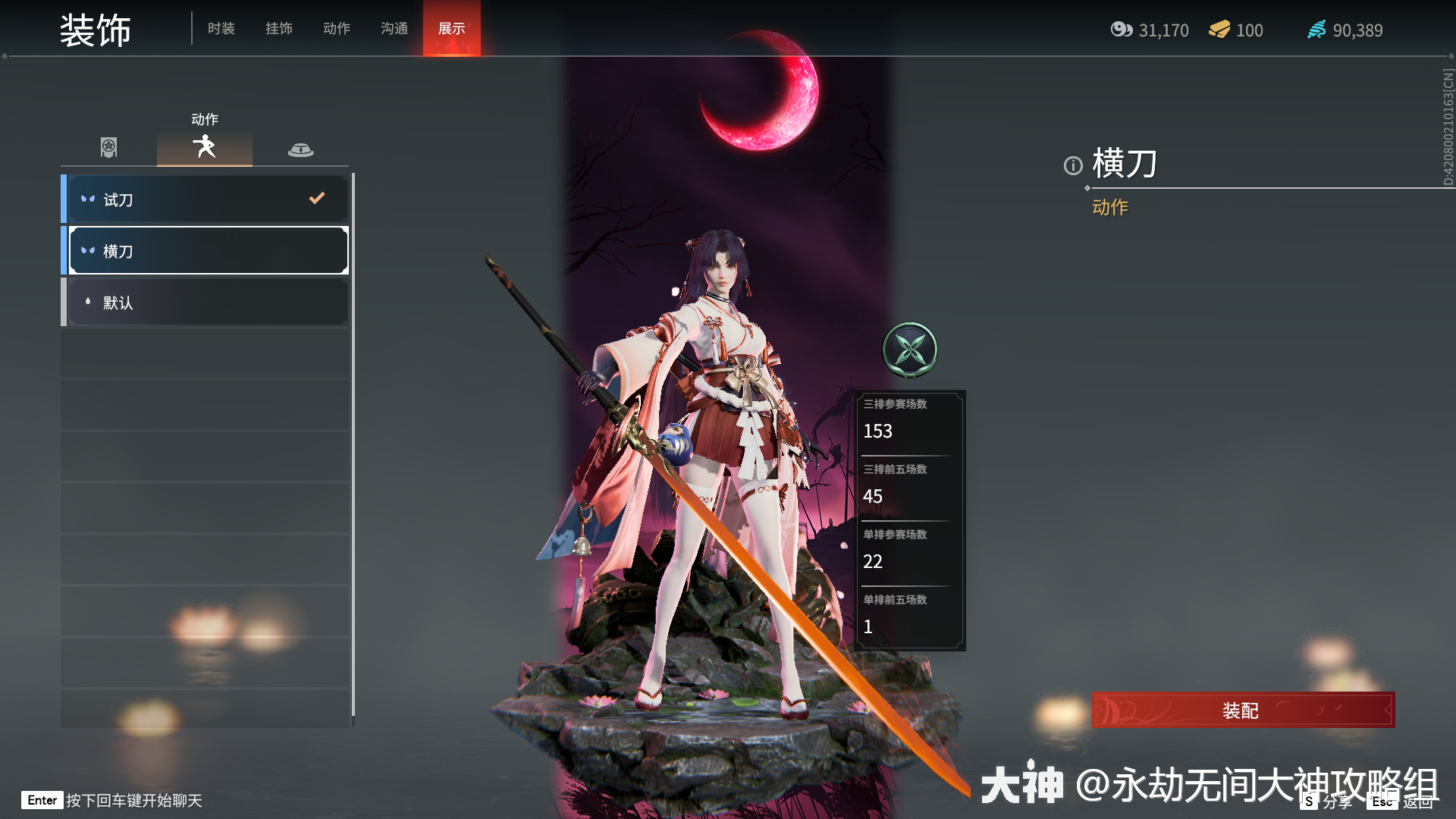This screenshot has width=1456, height=819.
Task: Switch to the 挂饰 tab
Action: [x=278, y=29]
